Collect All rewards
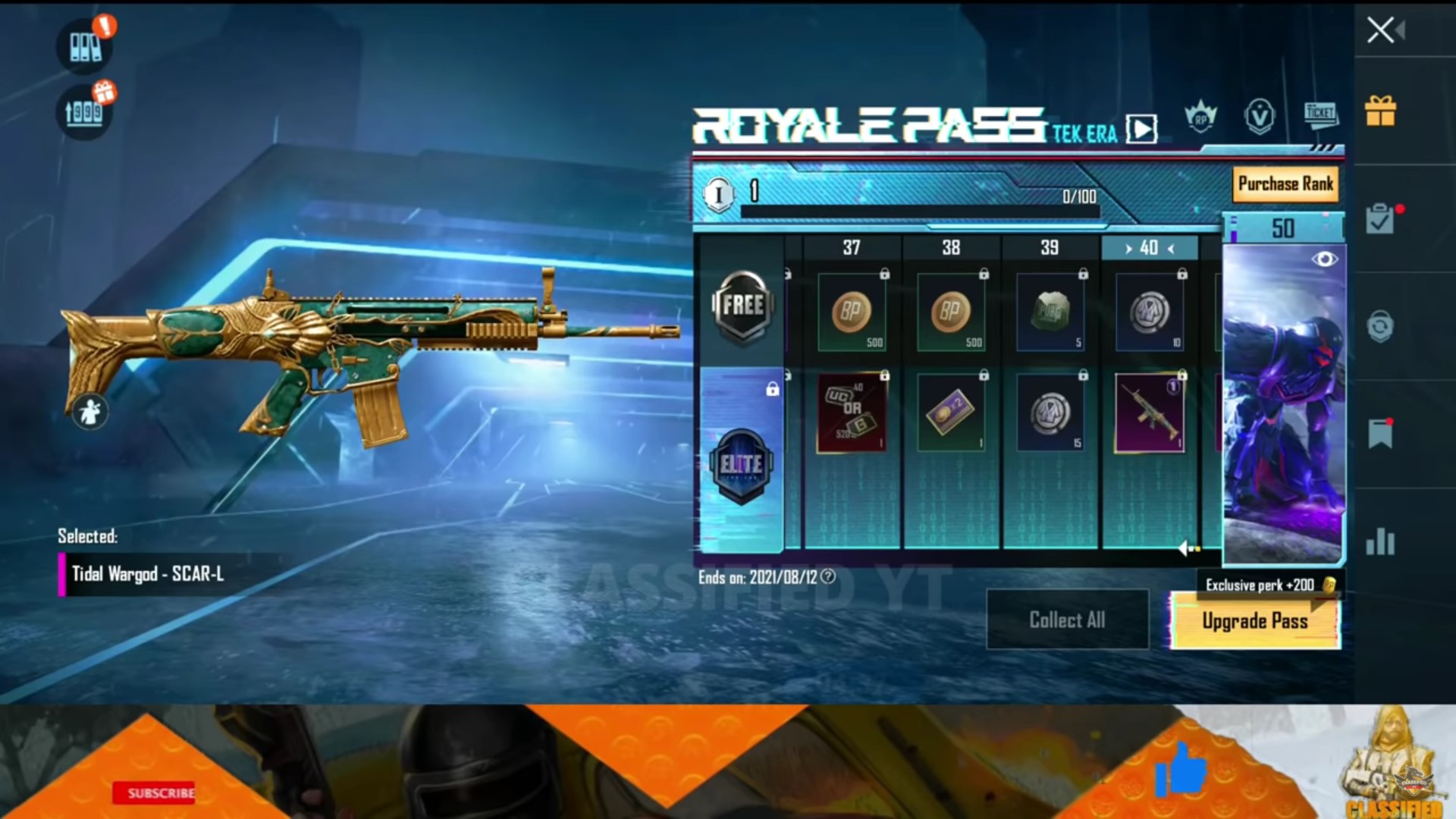This screenshot has height=819, width=1456. pos(1067,620)
